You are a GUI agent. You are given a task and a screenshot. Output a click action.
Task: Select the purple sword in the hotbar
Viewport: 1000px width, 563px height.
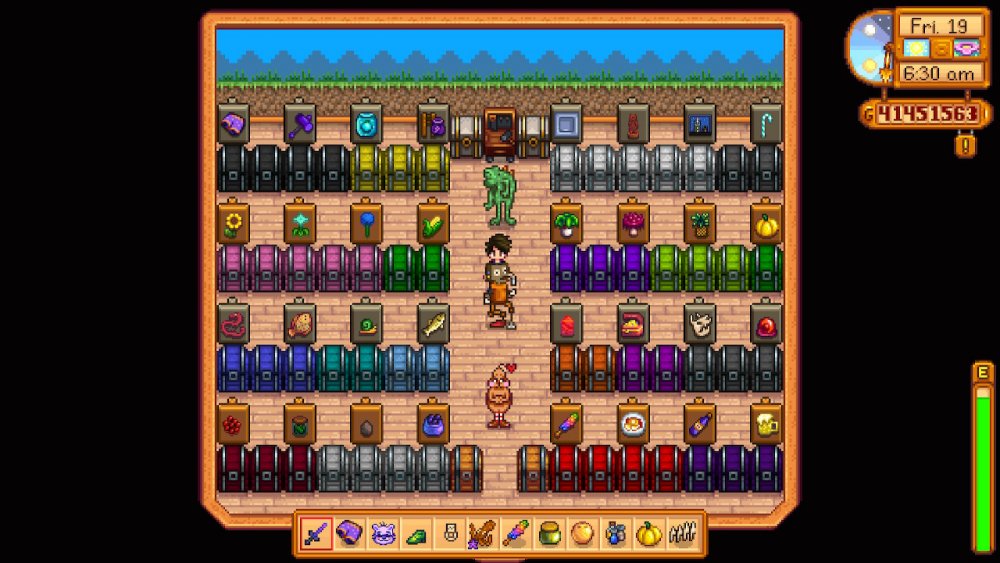(x=318, y=534)
